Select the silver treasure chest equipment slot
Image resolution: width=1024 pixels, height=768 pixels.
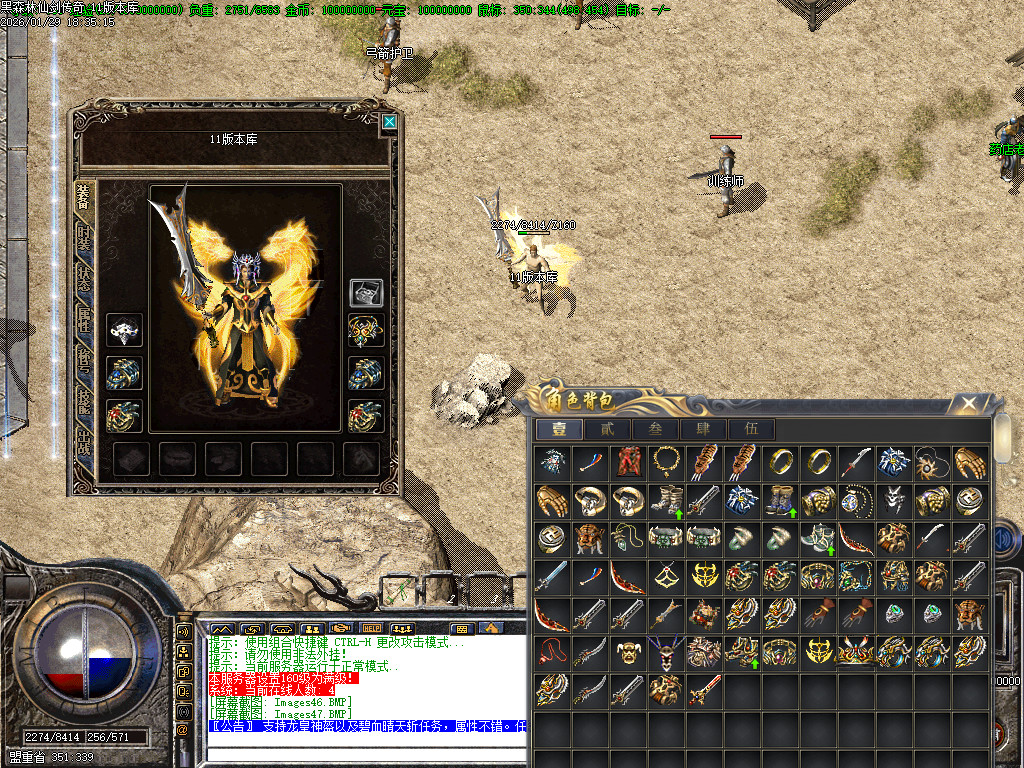[x=365, y=293]
